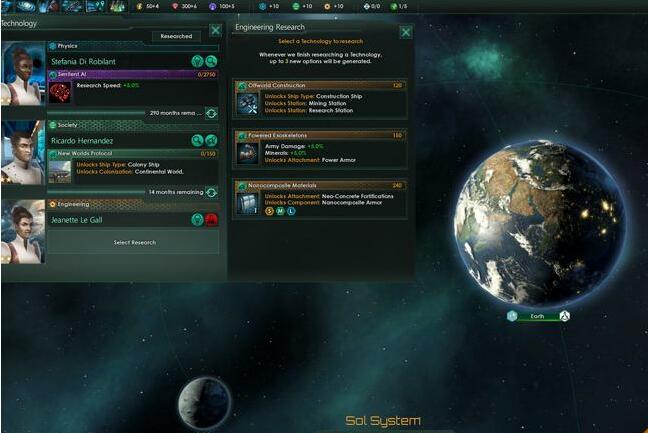Click Jeanette Le Gall's portrait
648x433 pixels.
tap(22, 230)
